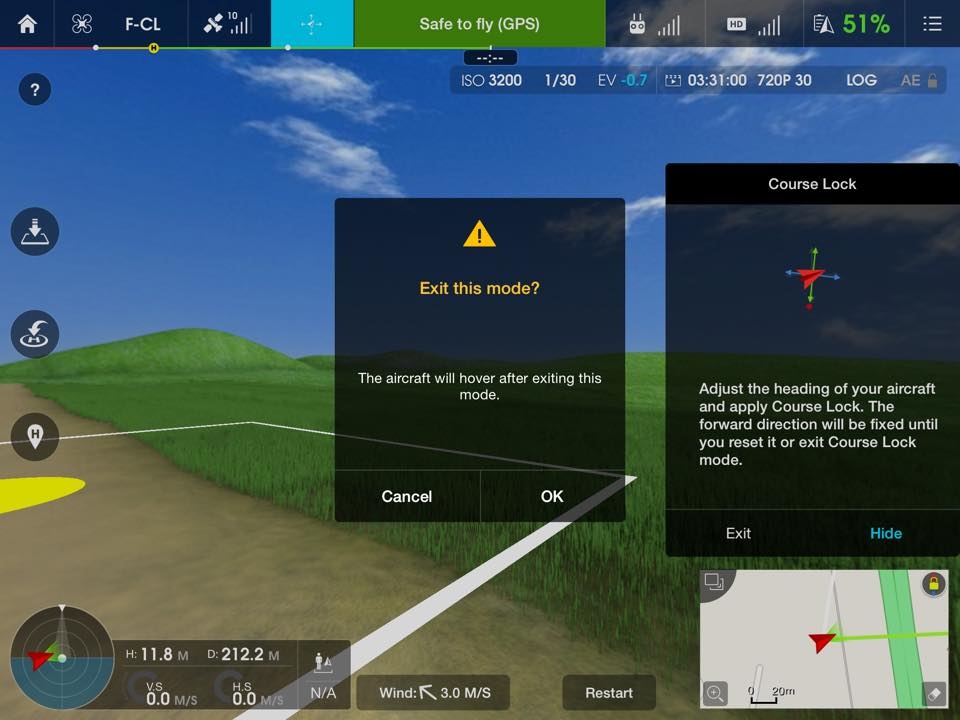The height and width of the screenshot is (720, 960).
Task: Cancel the exit mode dialog
Action: point(407,496)
